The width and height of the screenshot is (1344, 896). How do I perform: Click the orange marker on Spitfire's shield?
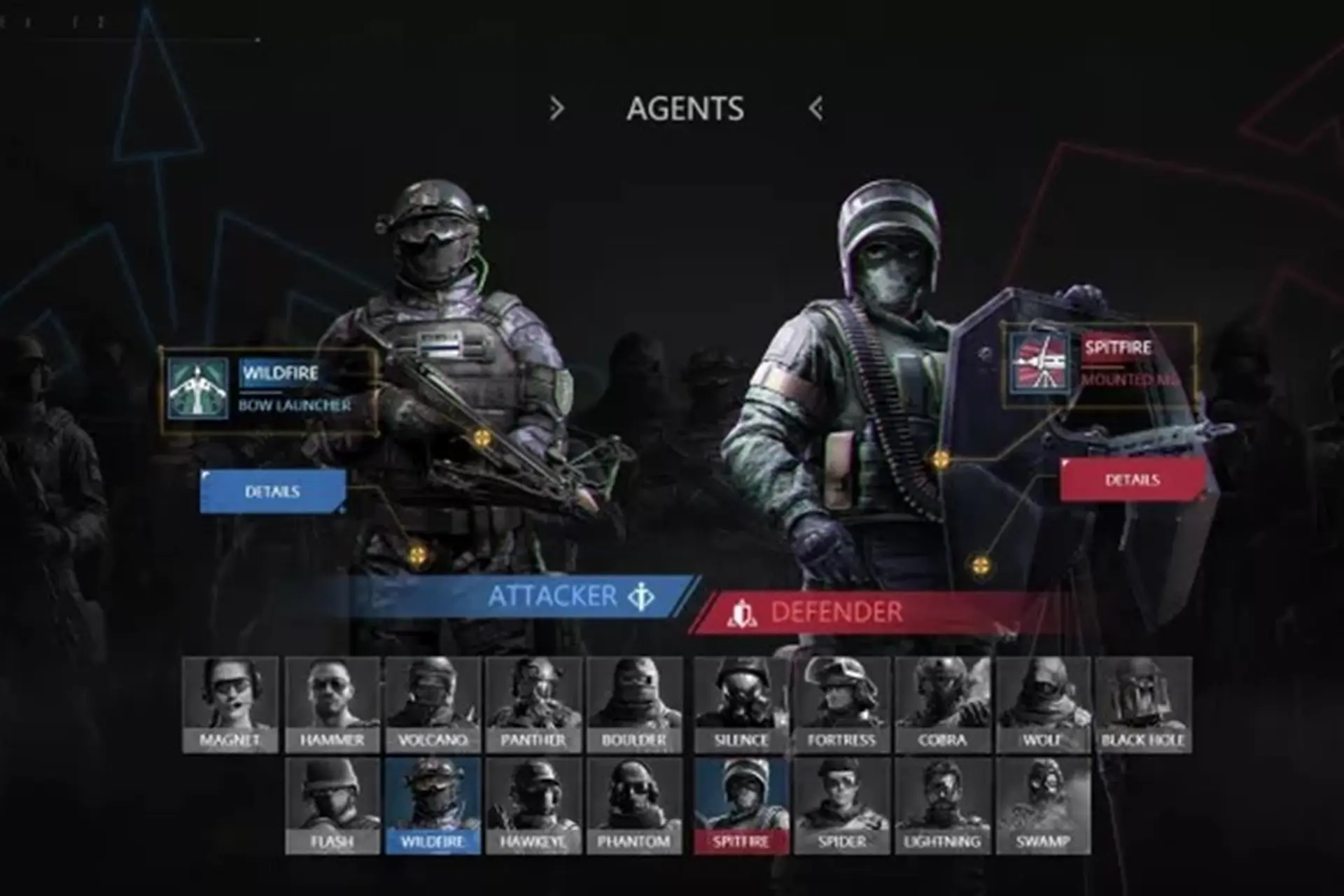(x=940, y=460)
